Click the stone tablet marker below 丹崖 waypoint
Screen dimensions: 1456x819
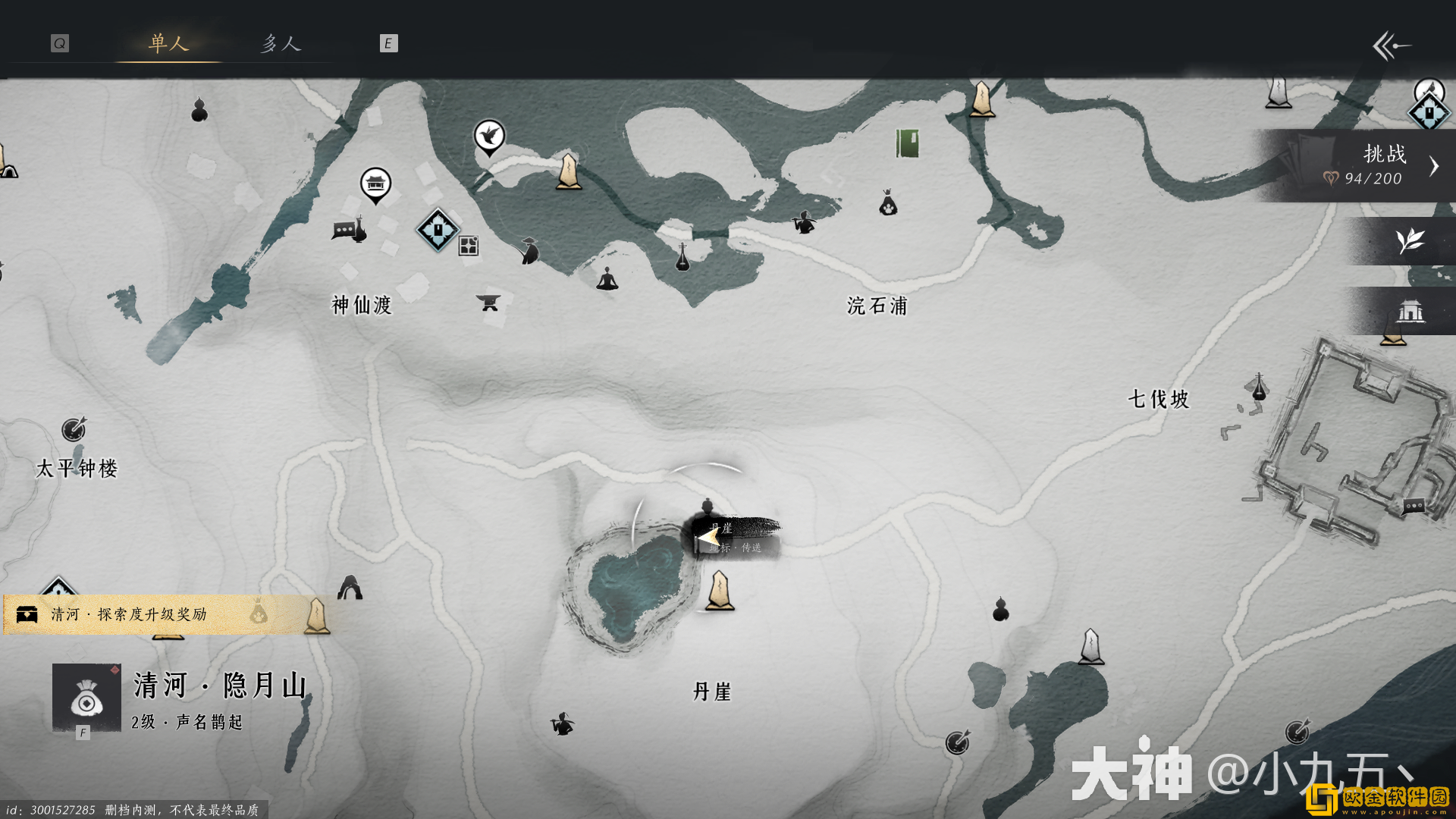[x=719, y=591]
